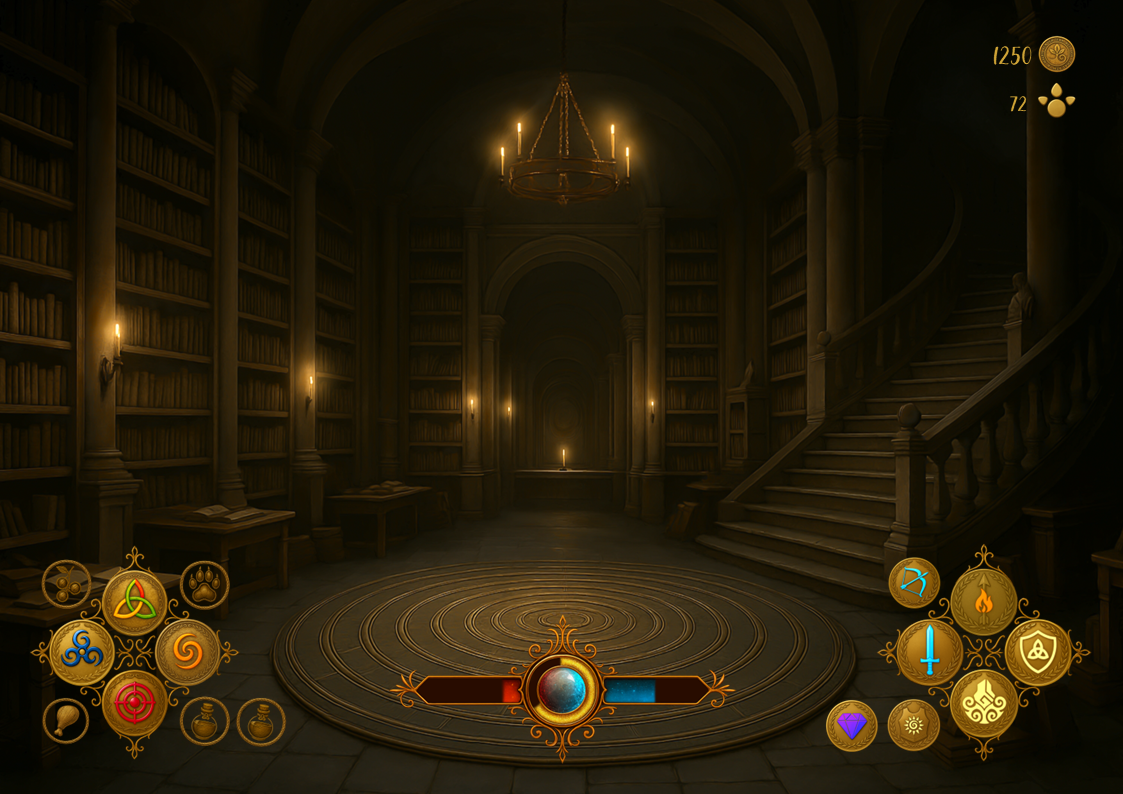This screenshot has height=794, width=1123.
Task: Cast the blue triskelion spell
Action: [82, 652]
